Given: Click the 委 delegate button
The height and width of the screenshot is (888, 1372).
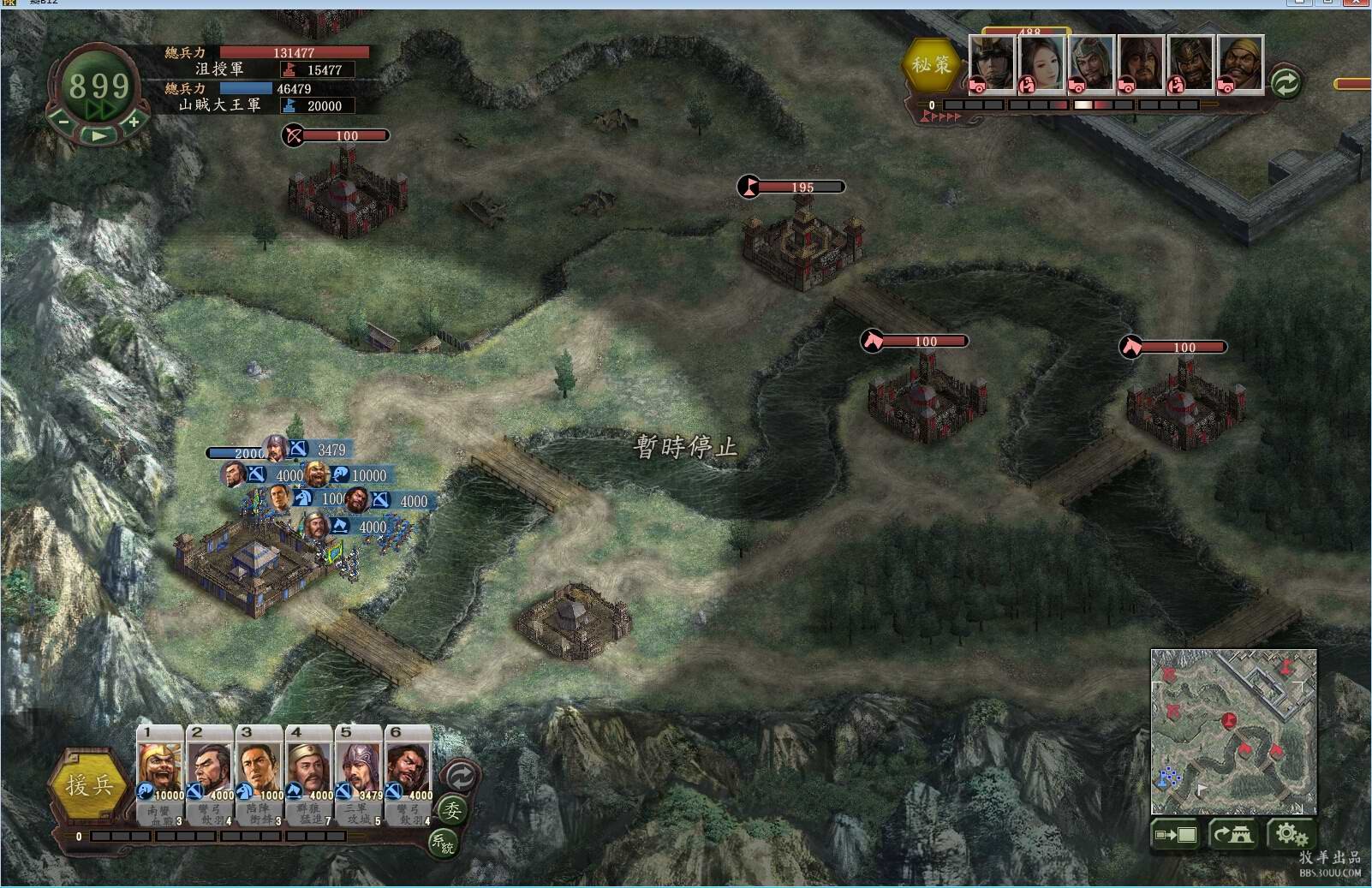Looking at the screenshot, I should (451, 810).
